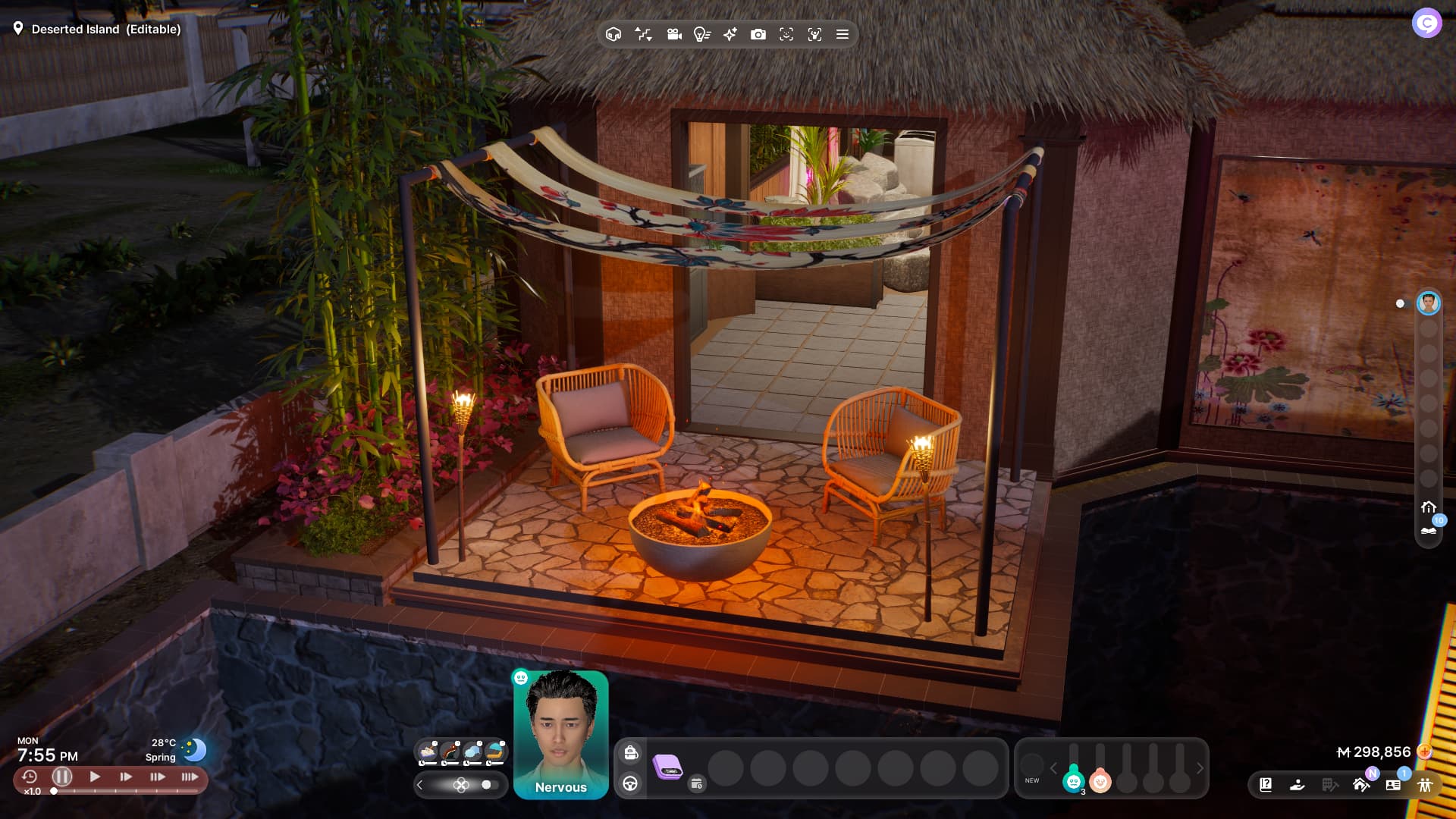Select the teal nervous emotion marker

pos(1073,780)
